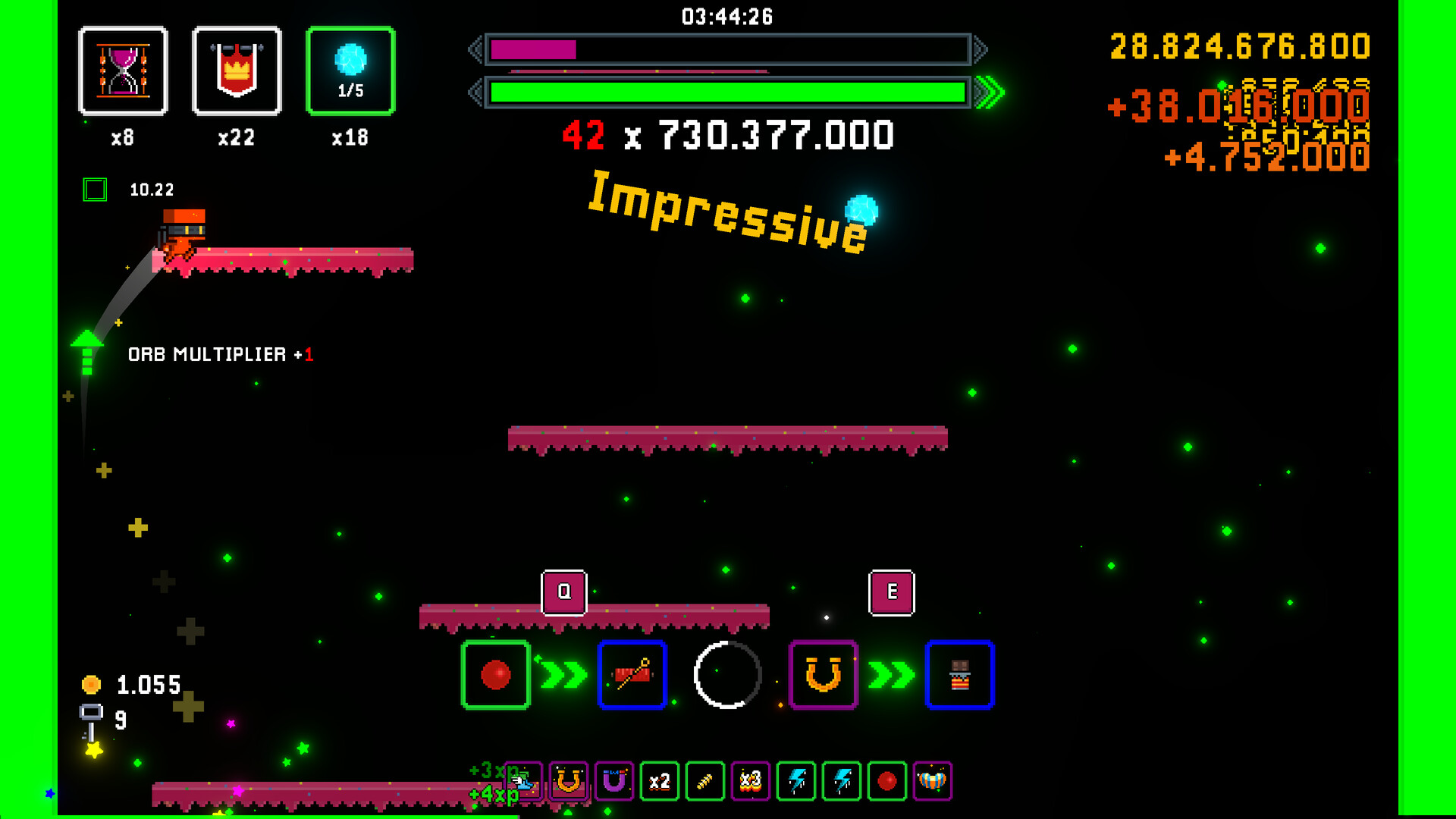Expand the arrows between horseshoe and chocolate
This screenshot has height=819, width=1456.
(x=891, y=675)
